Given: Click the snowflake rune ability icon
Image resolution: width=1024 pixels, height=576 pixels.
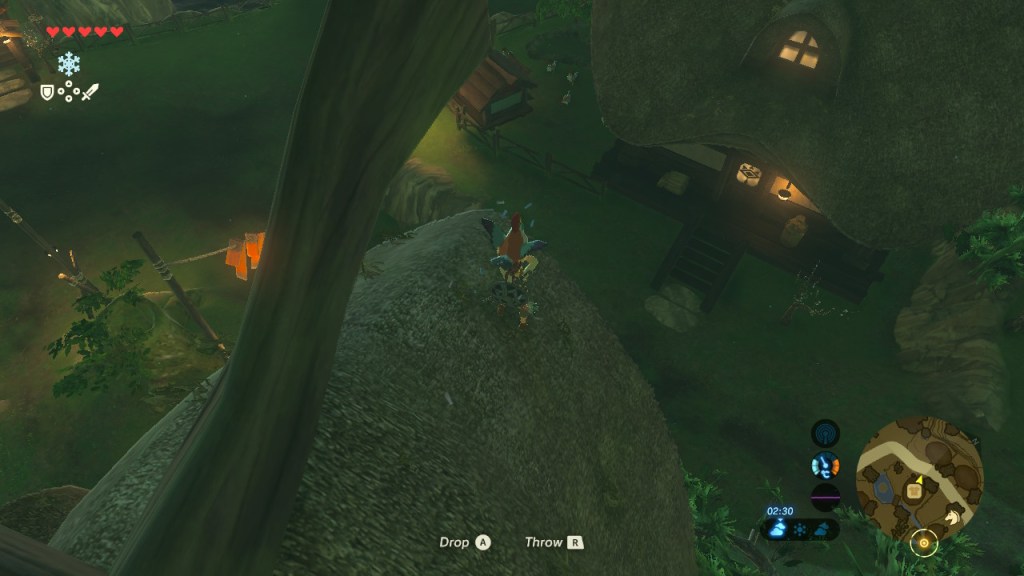Looking at the screenshot, I should (x=68, y=64).
